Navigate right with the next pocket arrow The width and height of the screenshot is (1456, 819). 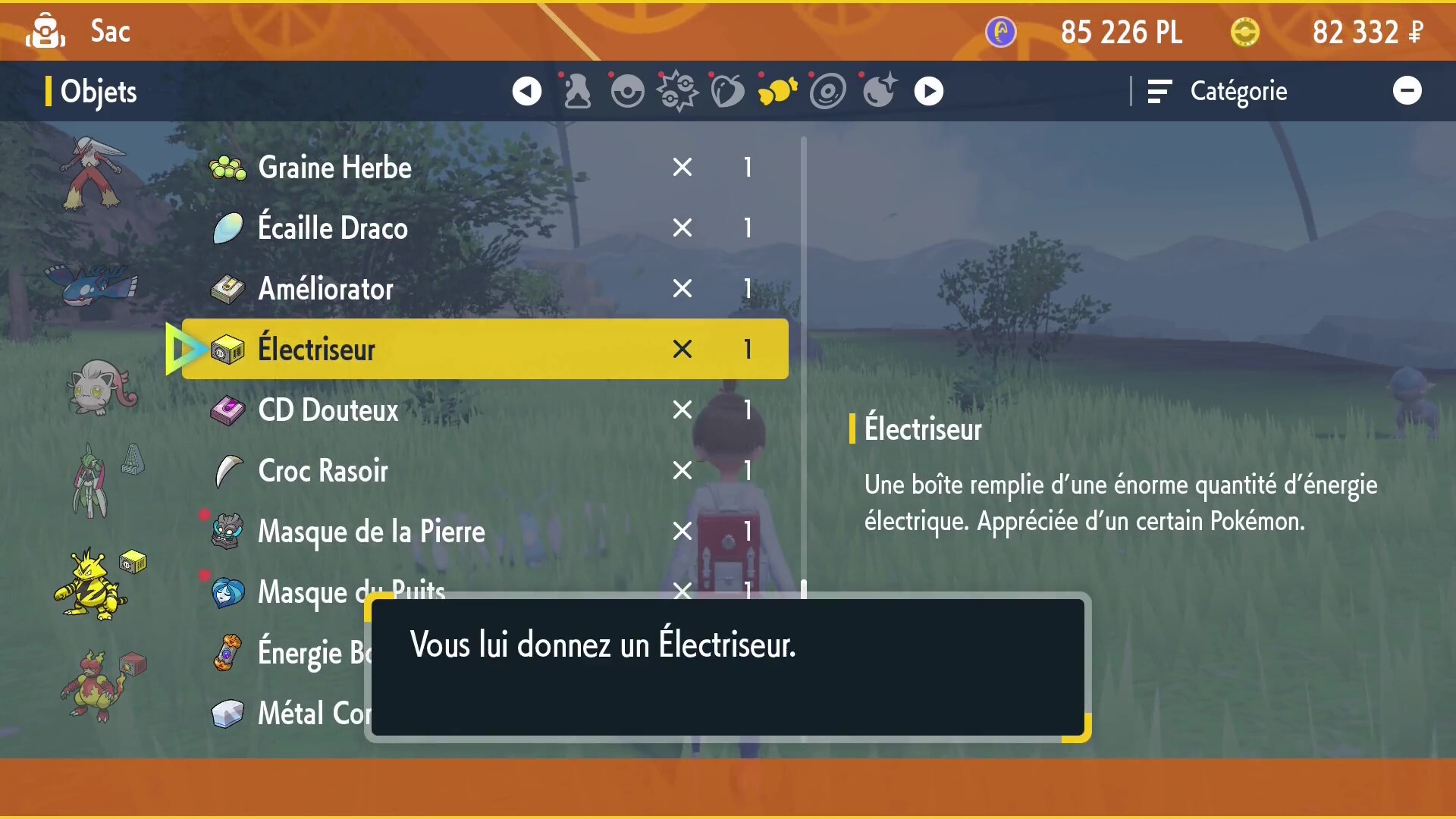click(x=928, y=90)
